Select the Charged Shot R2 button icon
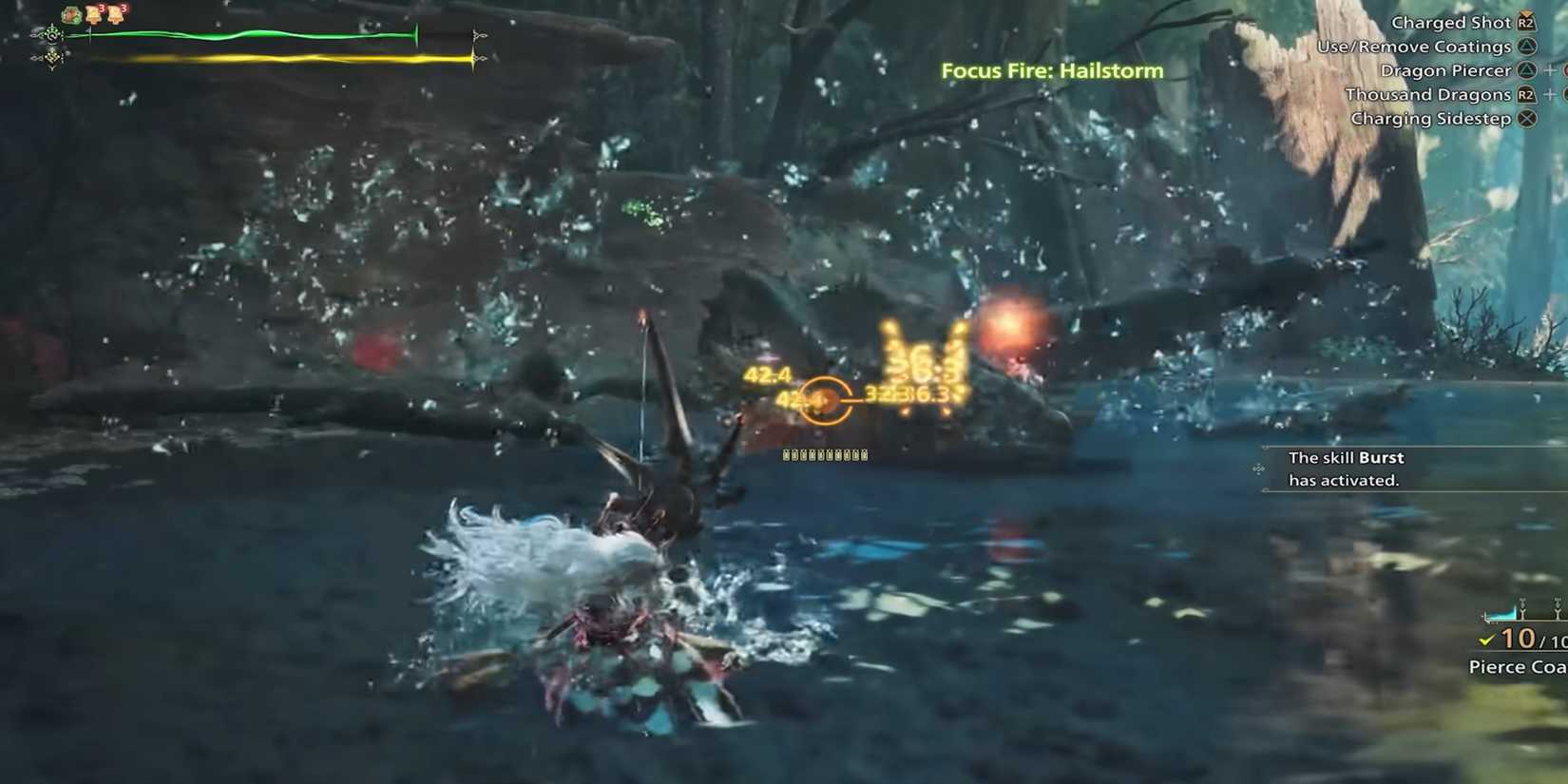 pos(1526,24)
